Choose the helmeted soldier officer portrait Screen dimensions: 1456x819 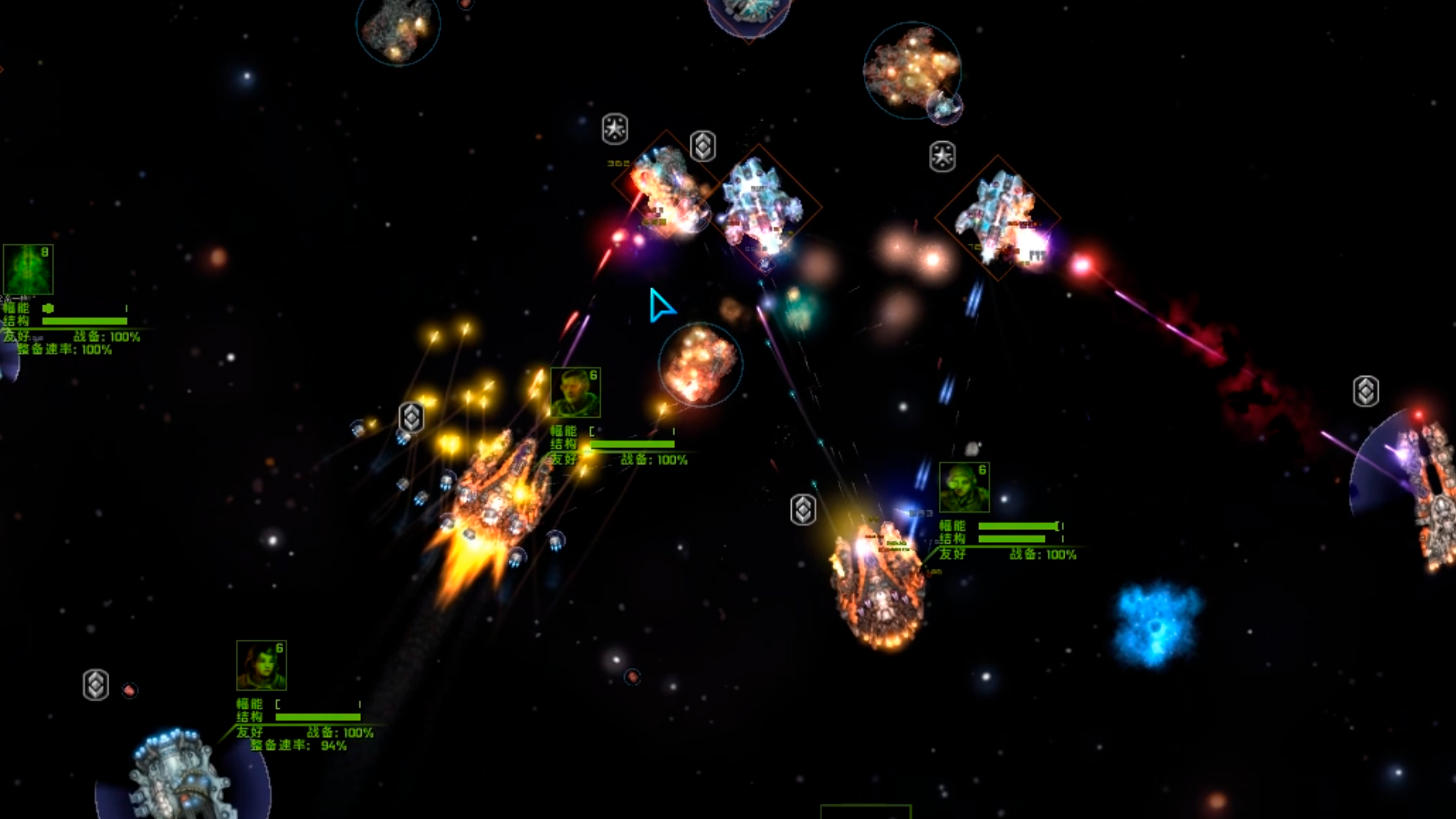point(964,488)
